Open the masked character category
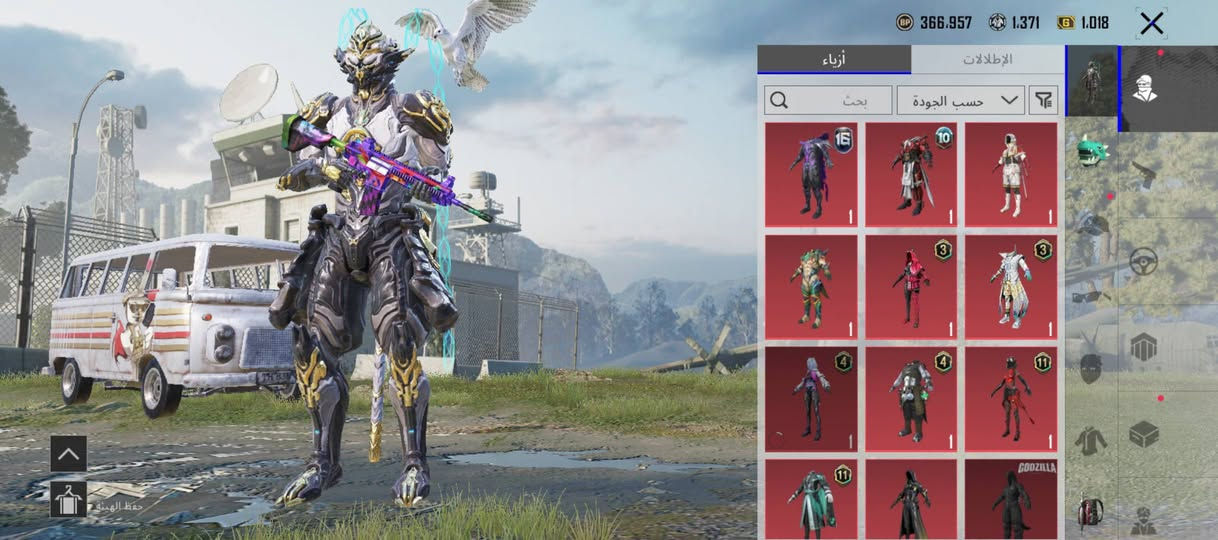Image resolution: width=1218 pixels, height=540 pixels. coord(1146,89)
